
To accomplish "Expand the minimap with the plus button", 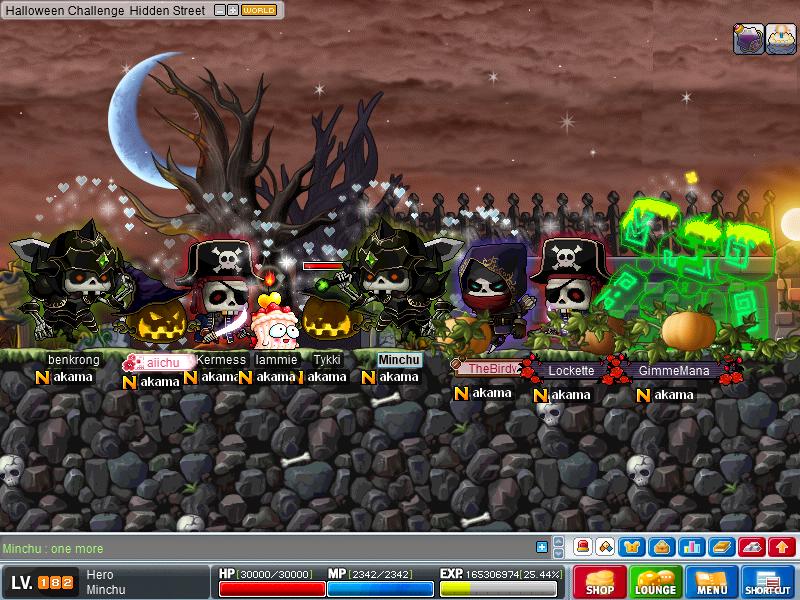I will click(x=232, y=10).
